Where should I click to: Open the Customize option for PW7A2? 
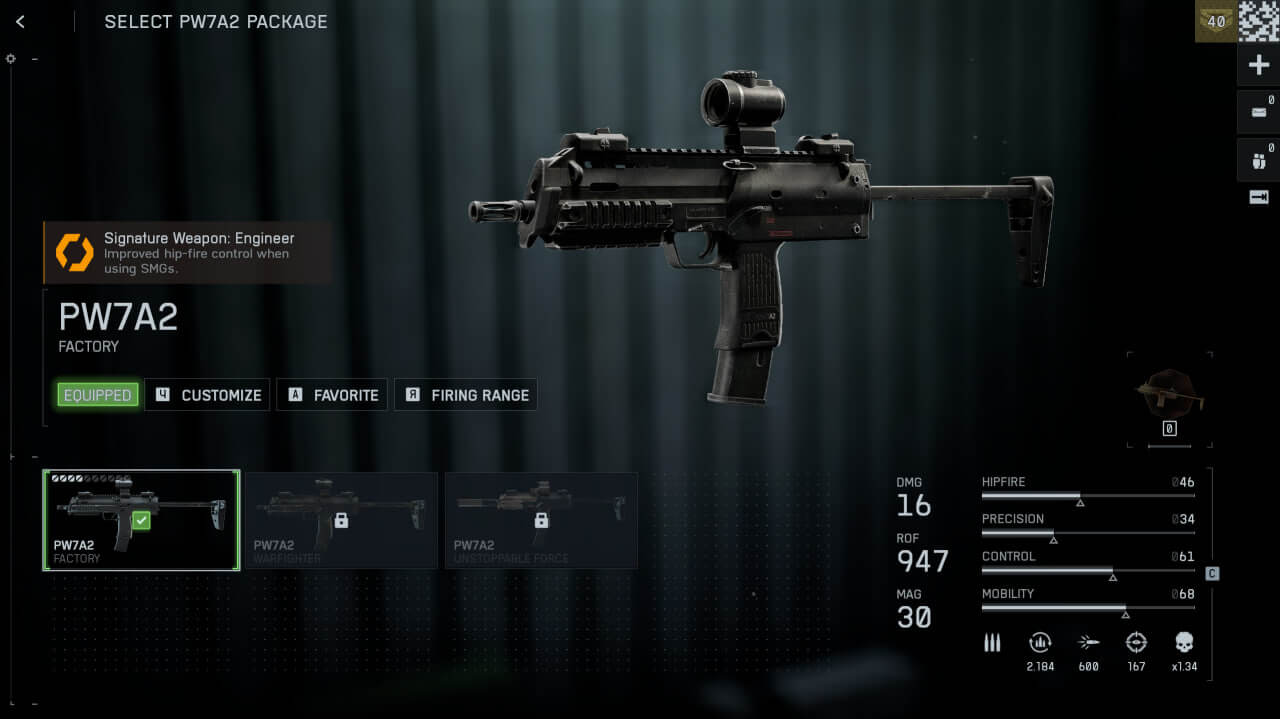(x=208, y=395)
